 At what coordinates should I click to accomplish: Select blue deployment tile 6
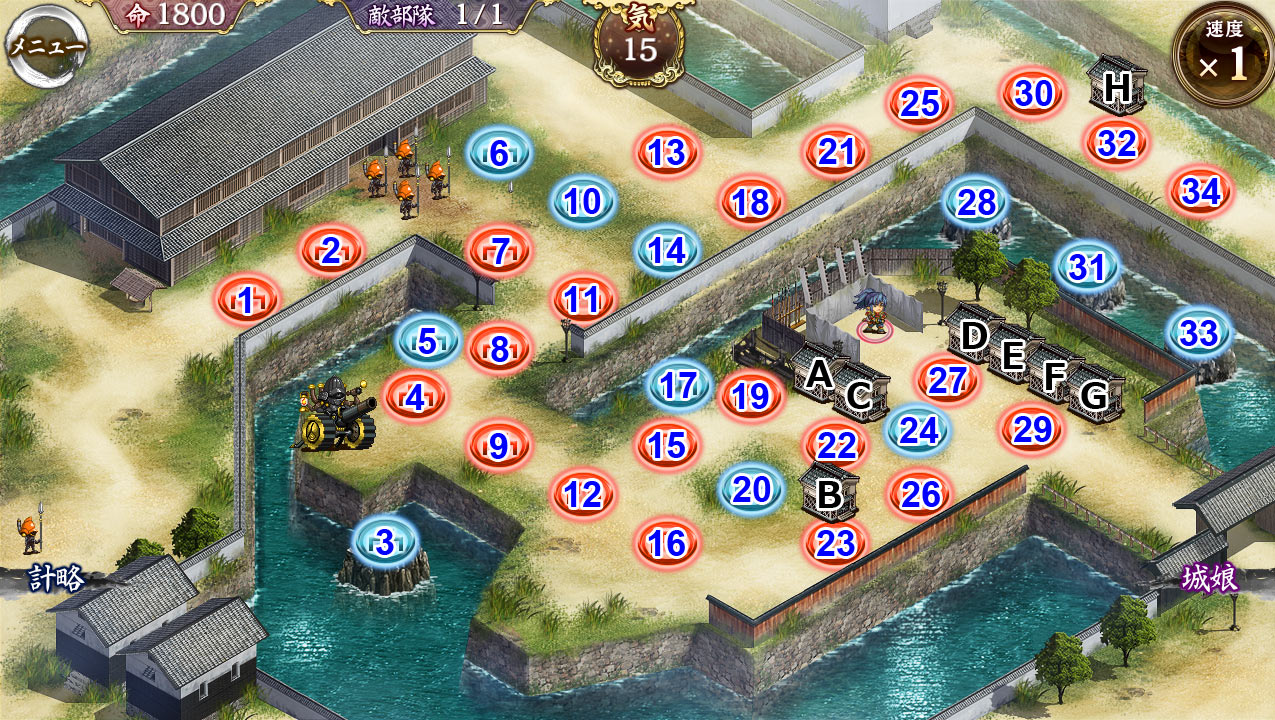pyautogui.click(x=499, y=154)
